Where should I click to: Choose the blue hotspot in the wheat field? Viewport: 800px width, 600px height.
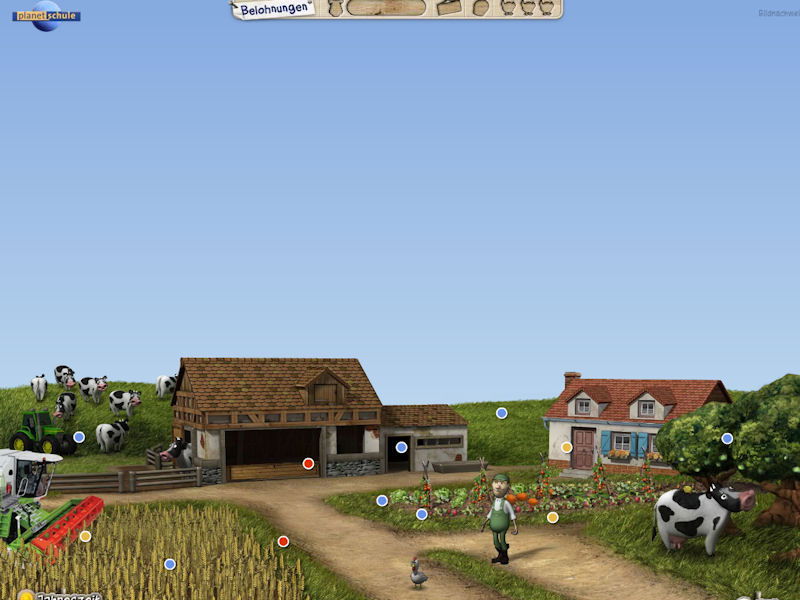170,564
